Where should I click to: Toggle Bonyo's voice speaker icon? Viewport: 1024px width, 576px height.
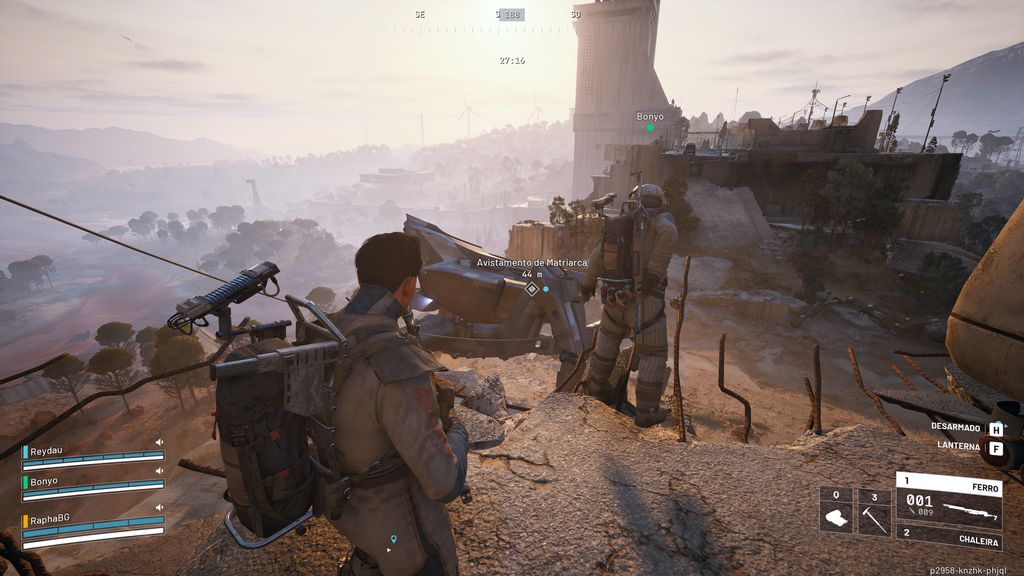point(159,471)
